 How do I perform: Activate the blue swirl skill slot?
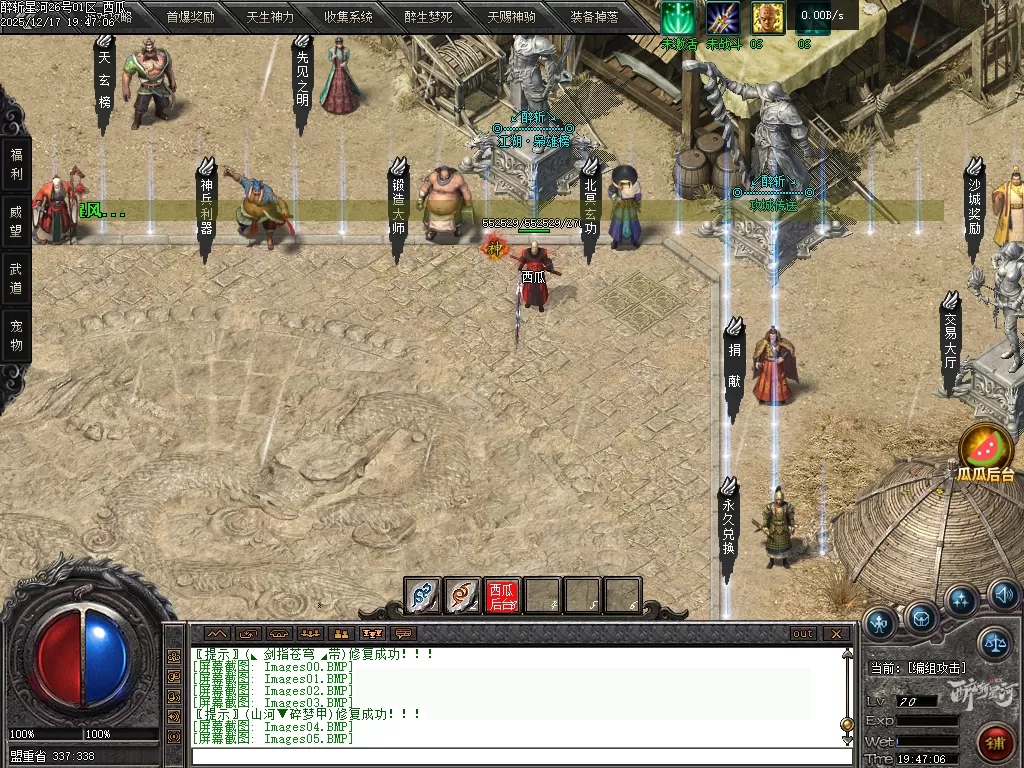click(422, 596)
